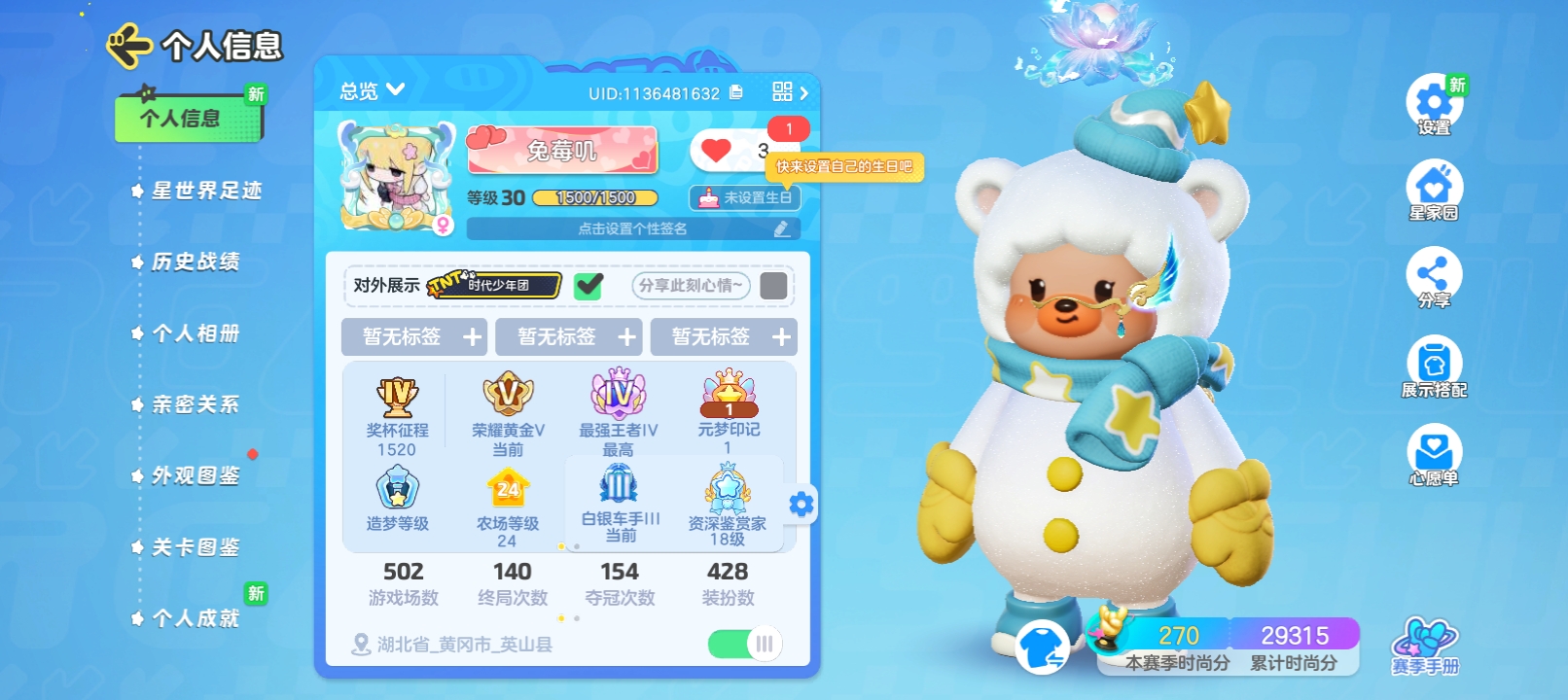Click 未设置生日 to set birthday

click(x=747, y=197)
